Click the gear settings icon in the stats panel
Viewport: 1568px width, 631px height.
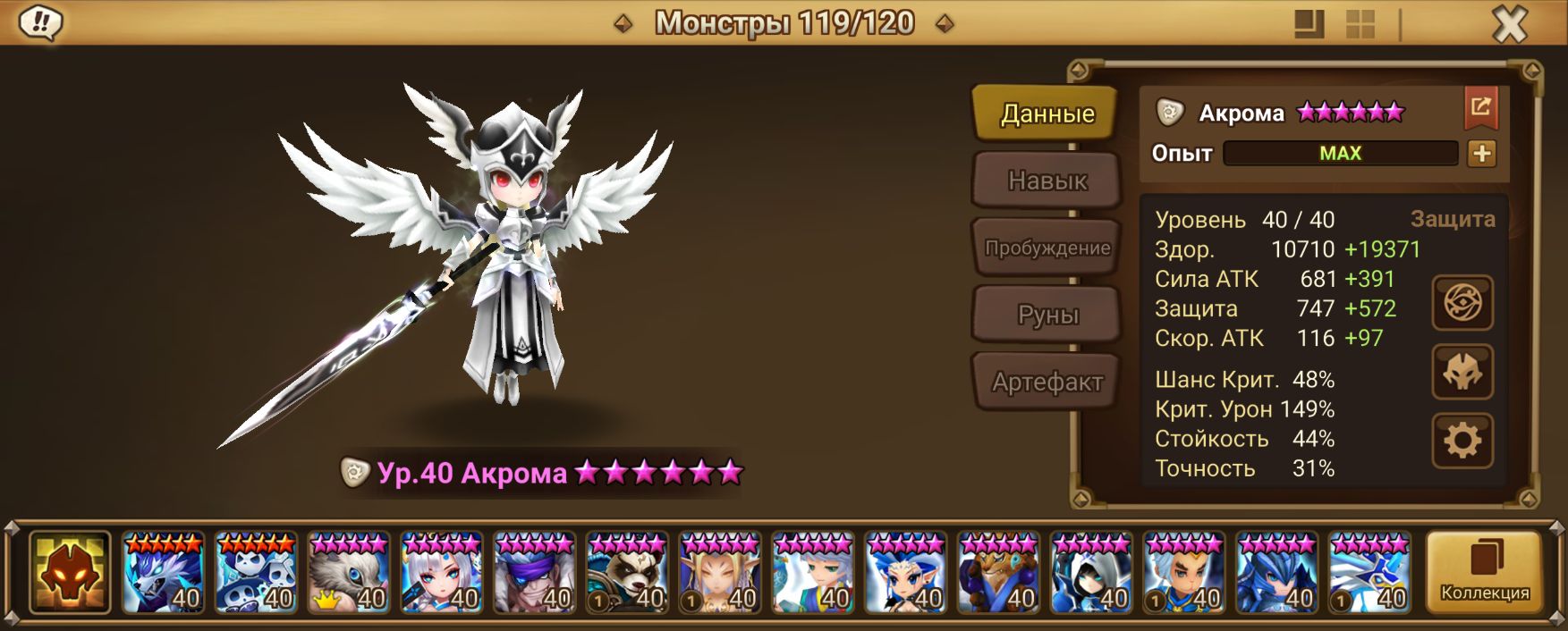tap(1462, 441)
